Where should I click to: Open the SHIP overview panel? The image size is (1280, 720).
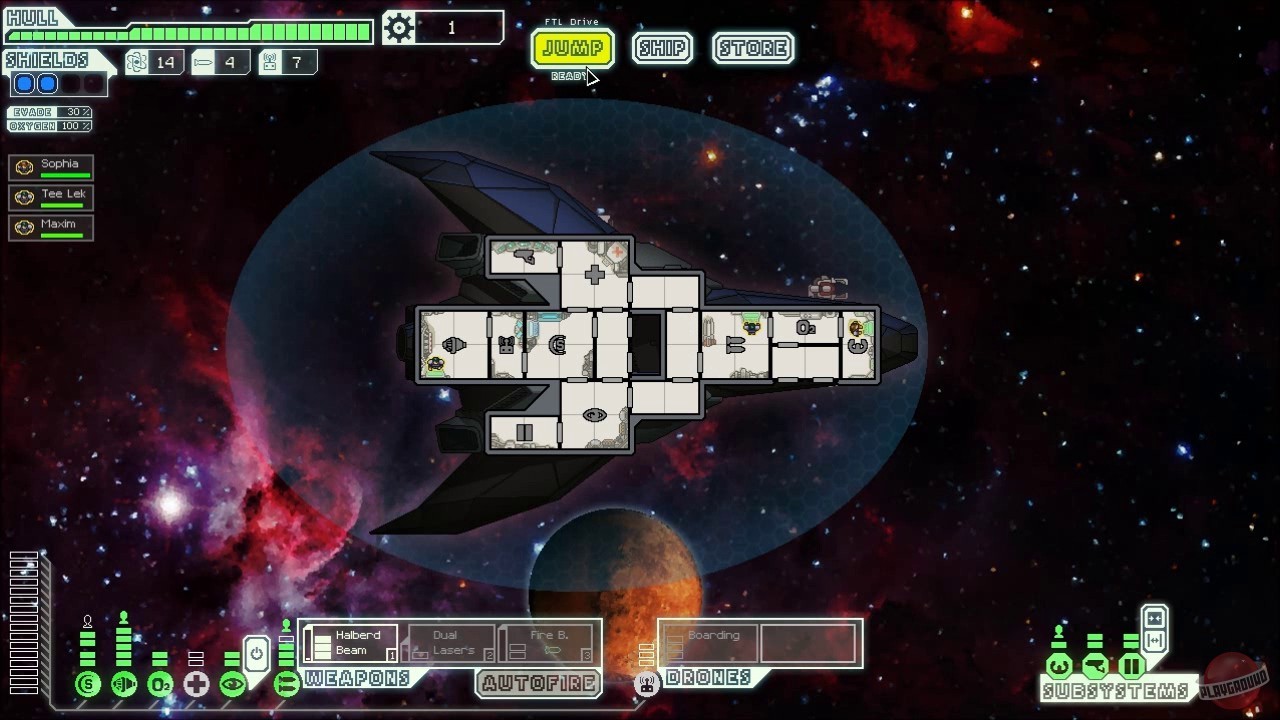(662, 48)
